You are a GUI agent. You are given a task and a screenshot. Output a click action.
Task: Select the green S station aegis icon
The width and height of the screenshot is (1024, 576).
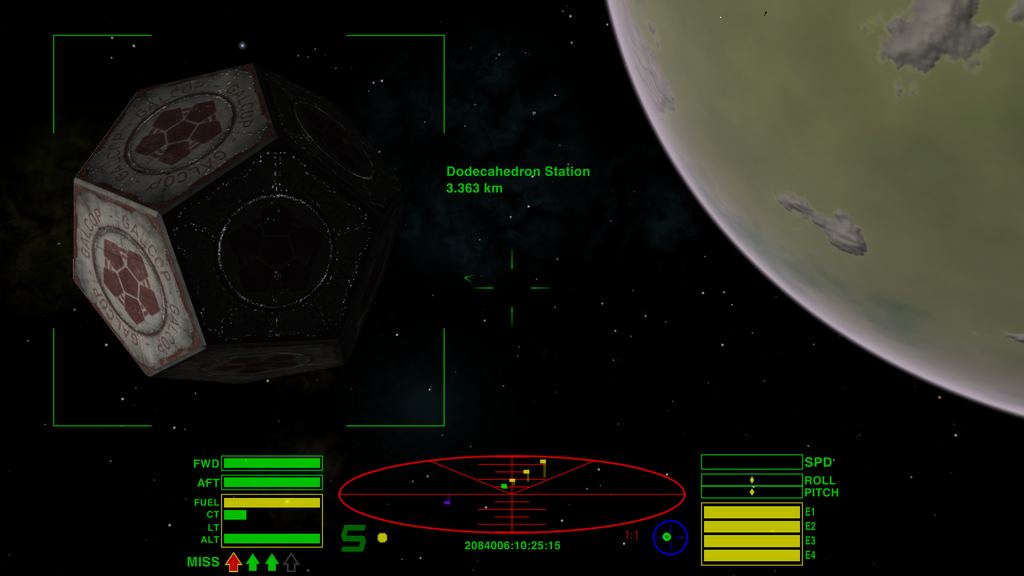pos(353,538)
